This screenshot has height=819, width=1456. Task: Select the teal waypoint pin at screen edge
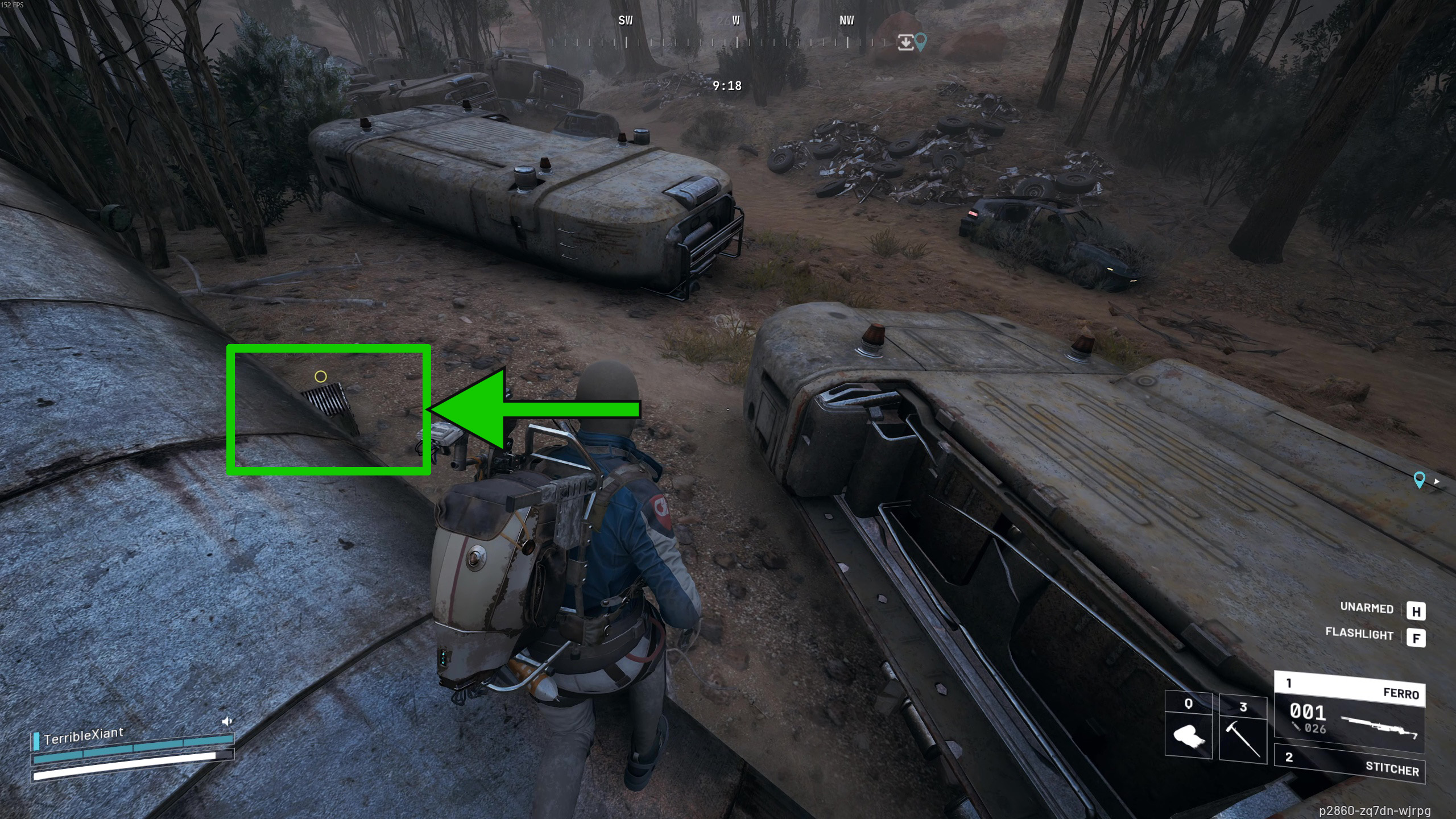pos(1419,480)
